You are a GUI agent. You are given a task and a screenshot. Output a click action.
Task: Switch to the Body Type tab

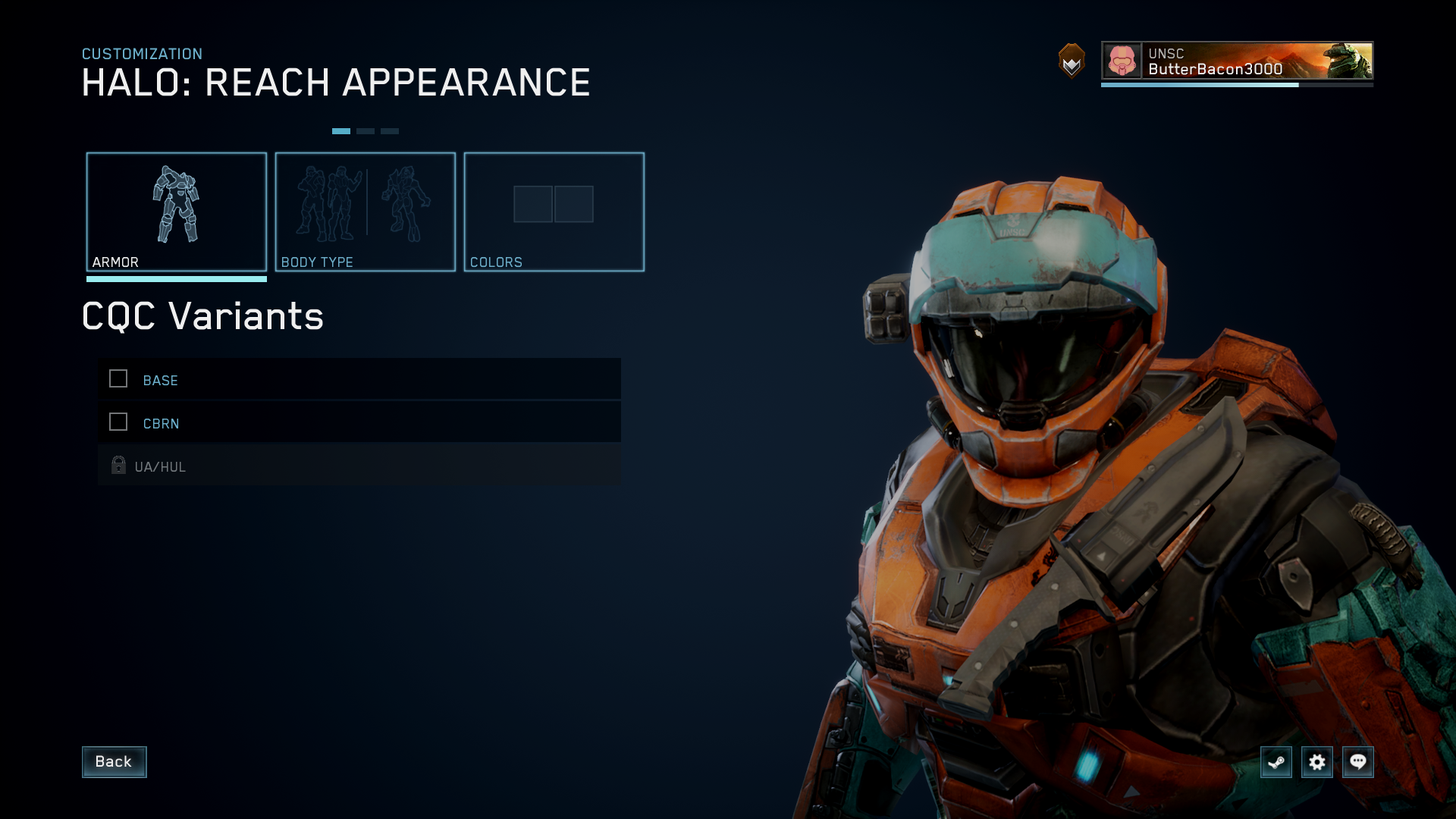(x=366, y=212)
